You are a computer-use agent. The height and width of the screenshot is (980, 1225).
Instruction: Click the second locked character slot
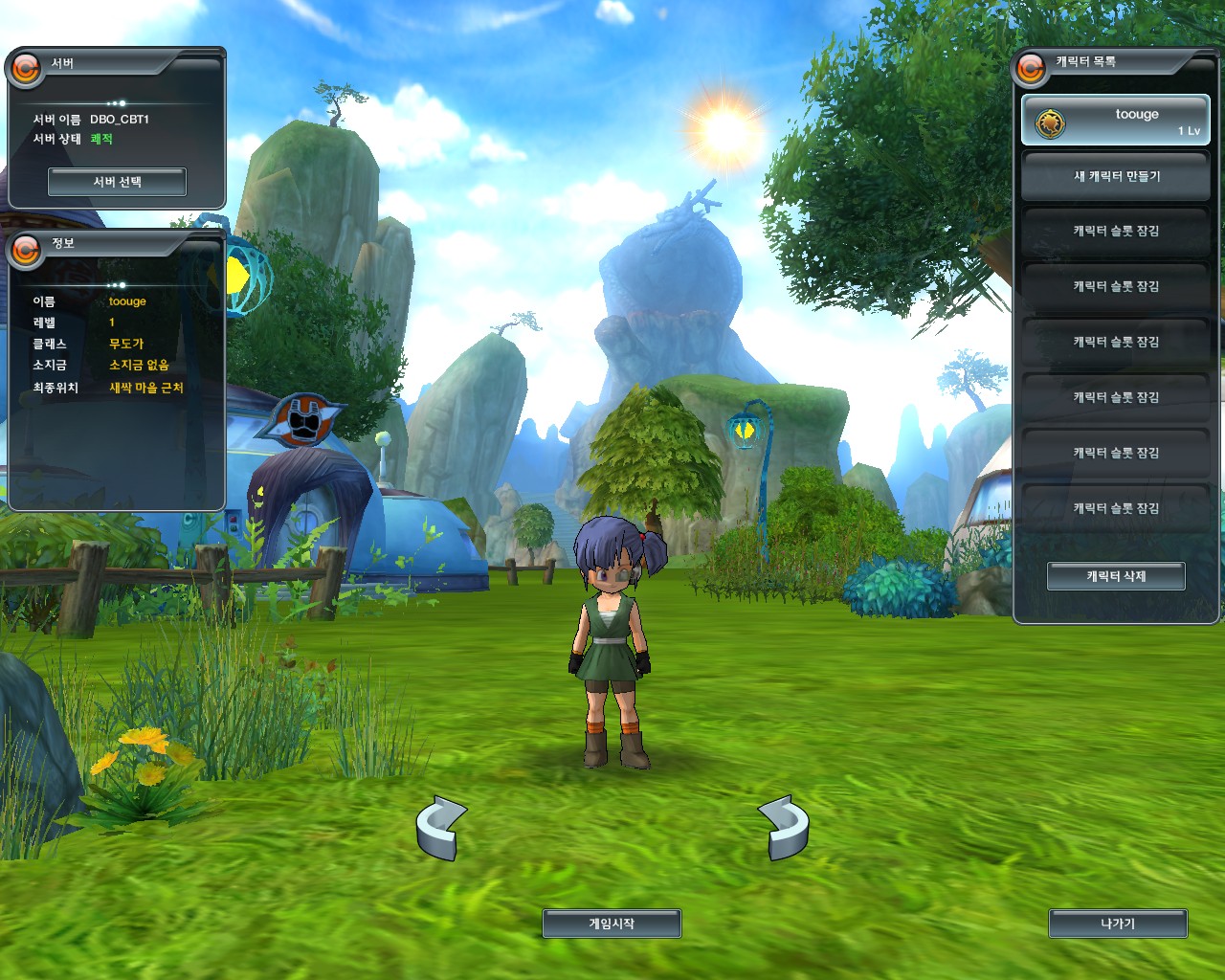click(x=1116, y=286)
